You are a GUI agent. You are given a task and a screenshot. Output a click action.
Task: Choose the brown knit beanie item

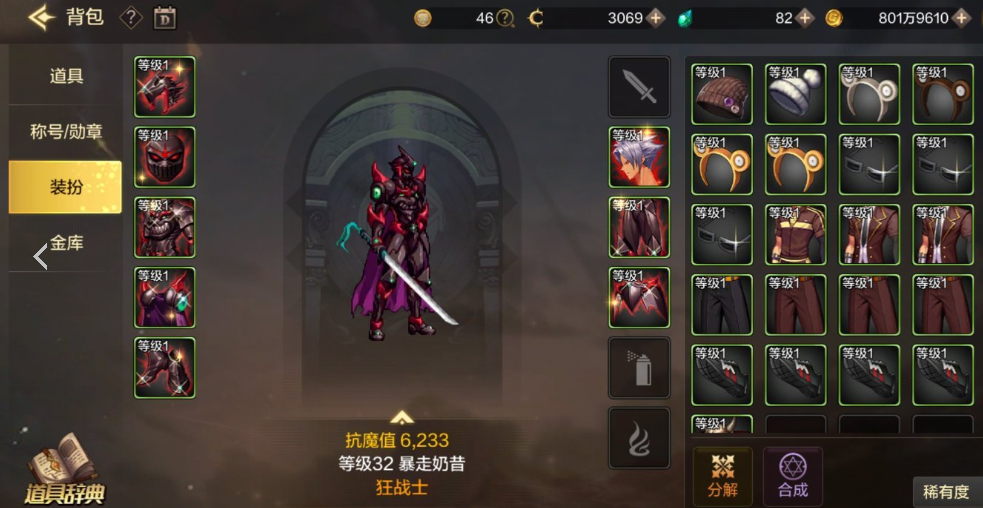[721, 94]
